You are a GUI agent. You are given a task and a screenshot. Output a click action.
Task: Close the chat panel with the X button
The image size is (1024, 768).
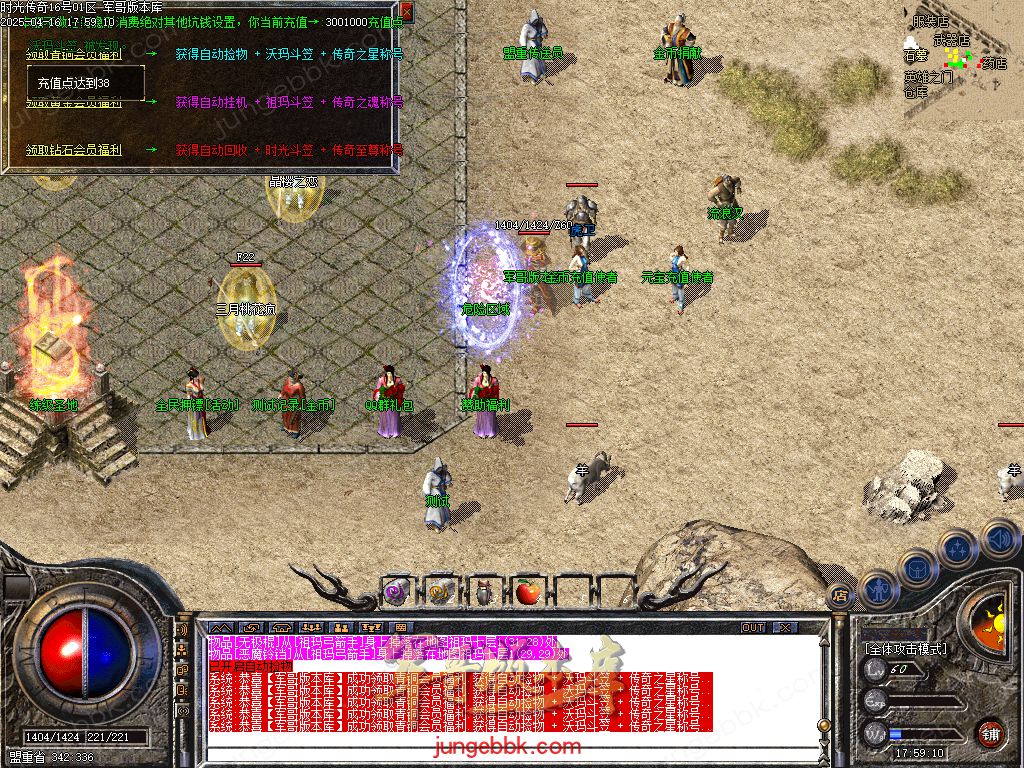(785, 627)
